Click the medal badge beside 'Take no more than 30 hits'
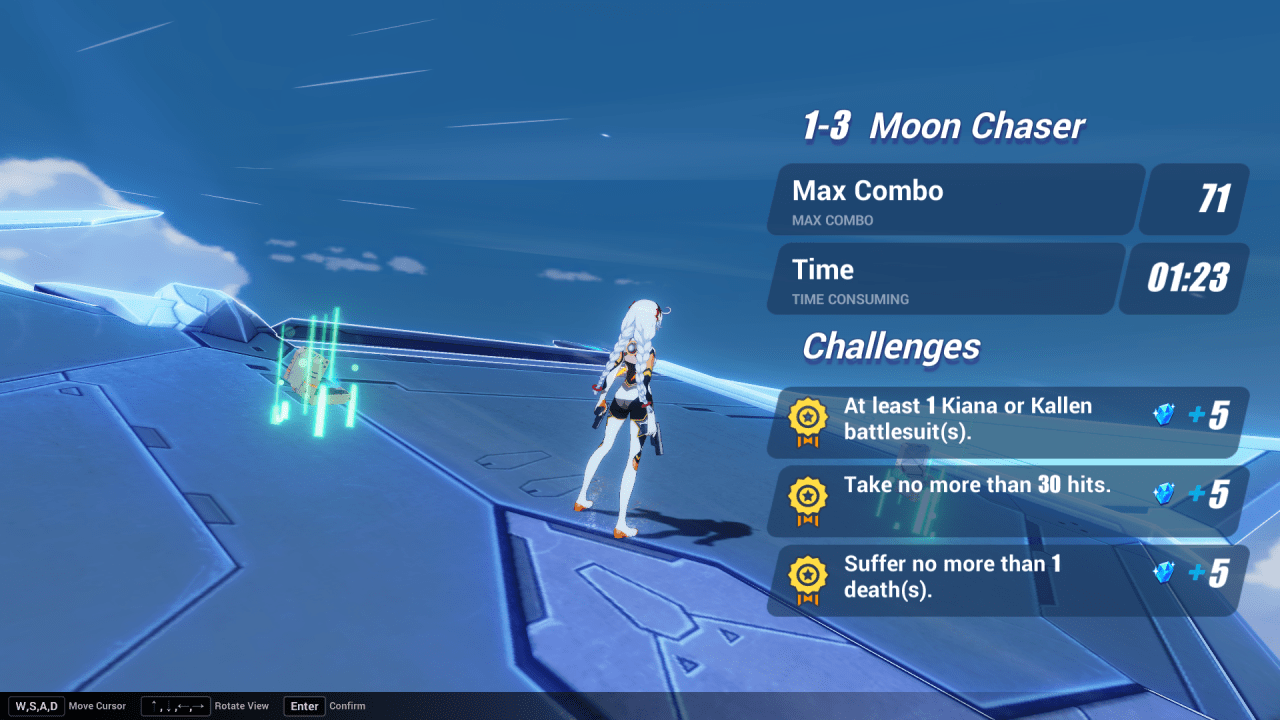This screenshot has width=1280, height=720. click(x=808, y=494)
